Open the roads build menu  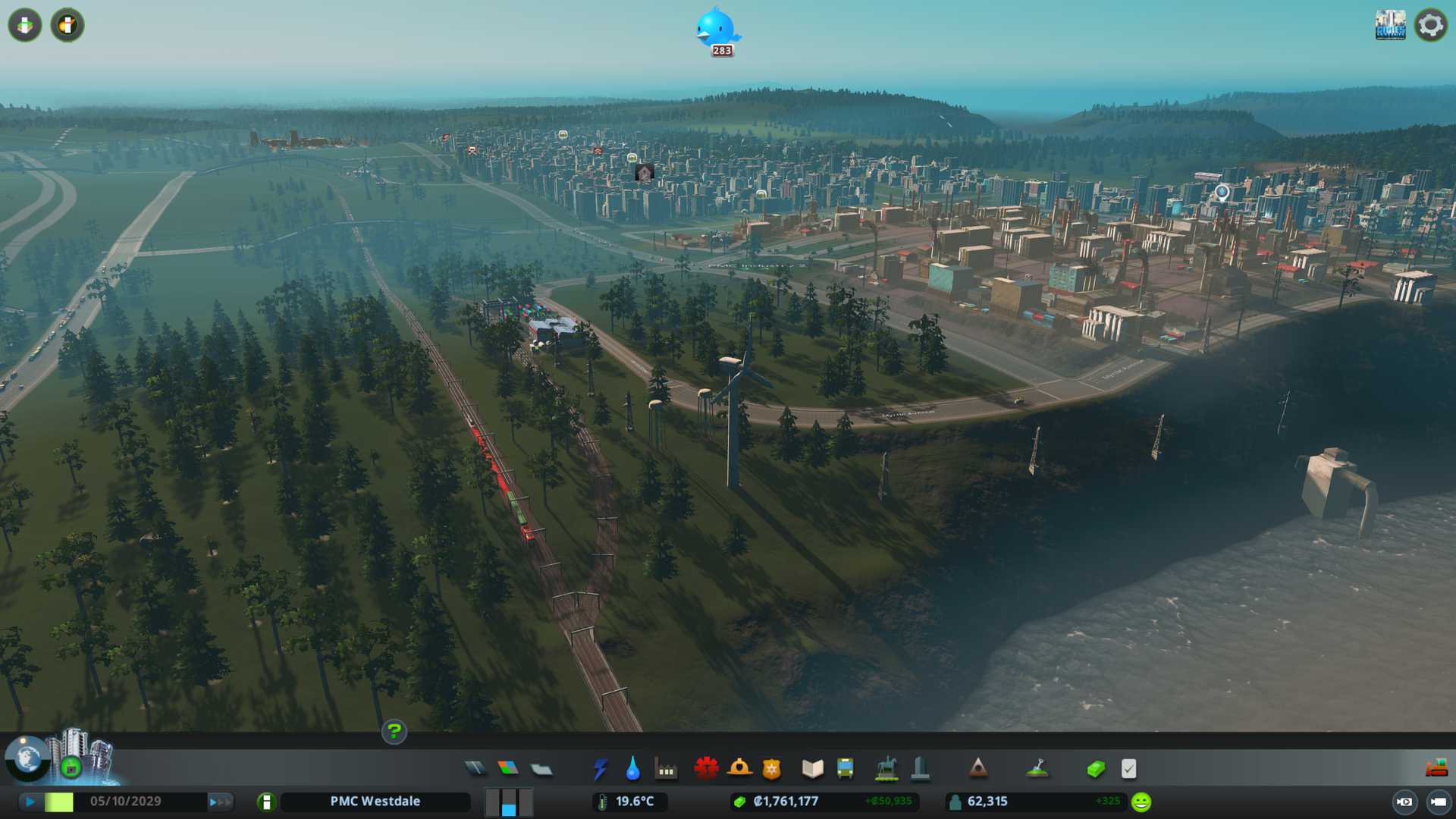[475, 769]
